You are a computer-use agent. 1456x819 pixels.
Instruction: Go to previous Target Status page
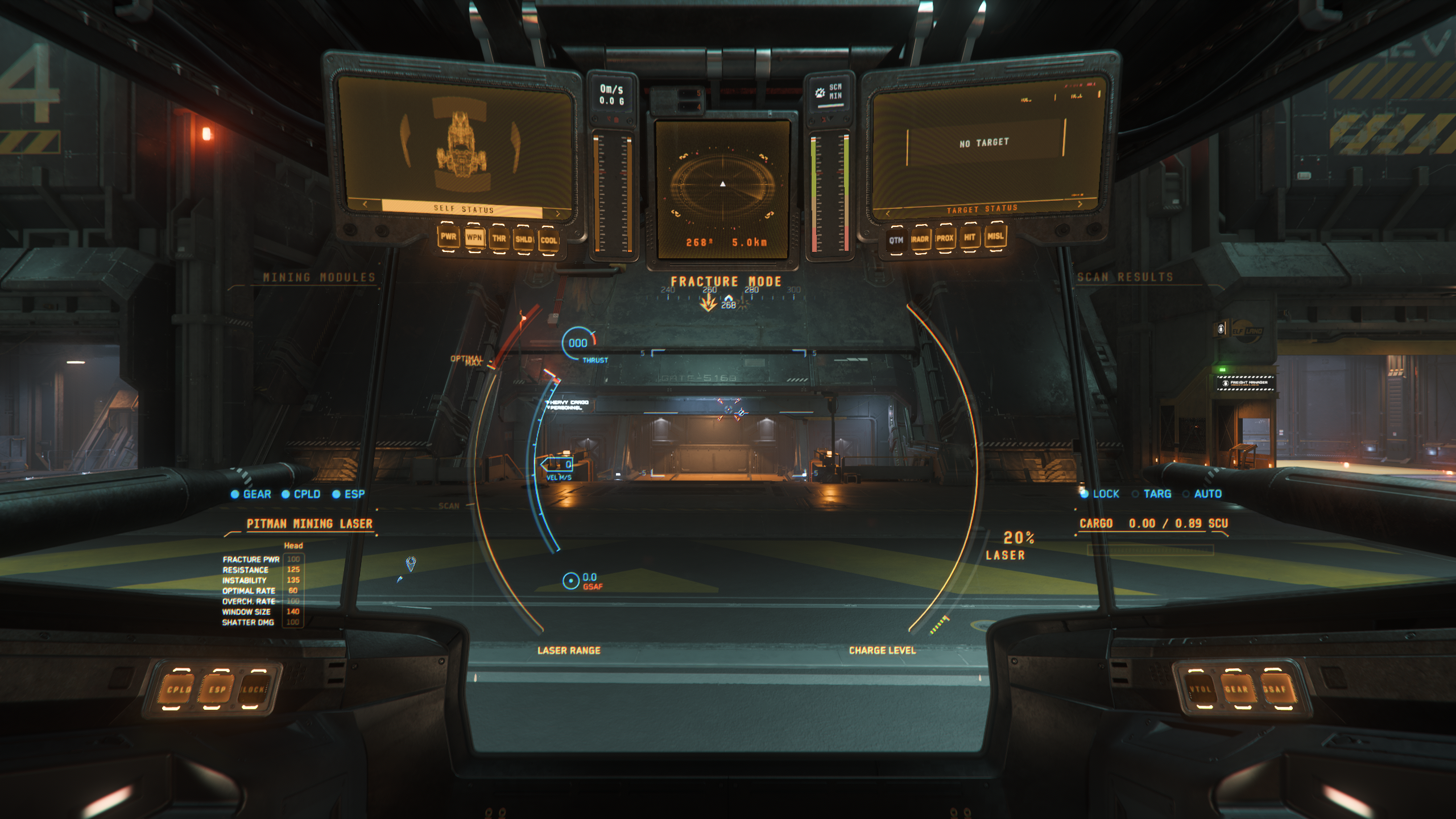888,213
